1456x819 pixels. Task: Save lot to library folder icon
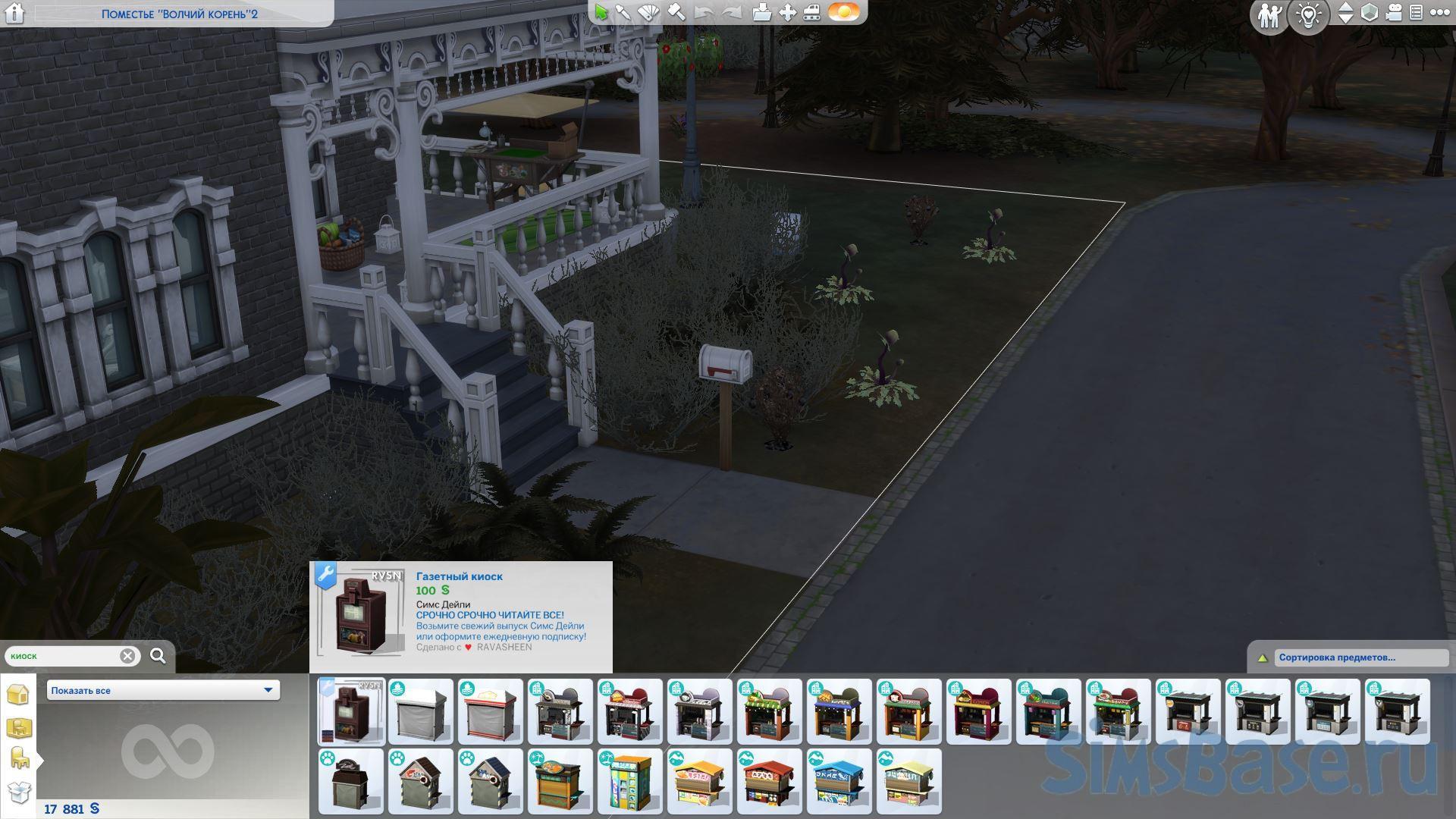tap(761, 13)
